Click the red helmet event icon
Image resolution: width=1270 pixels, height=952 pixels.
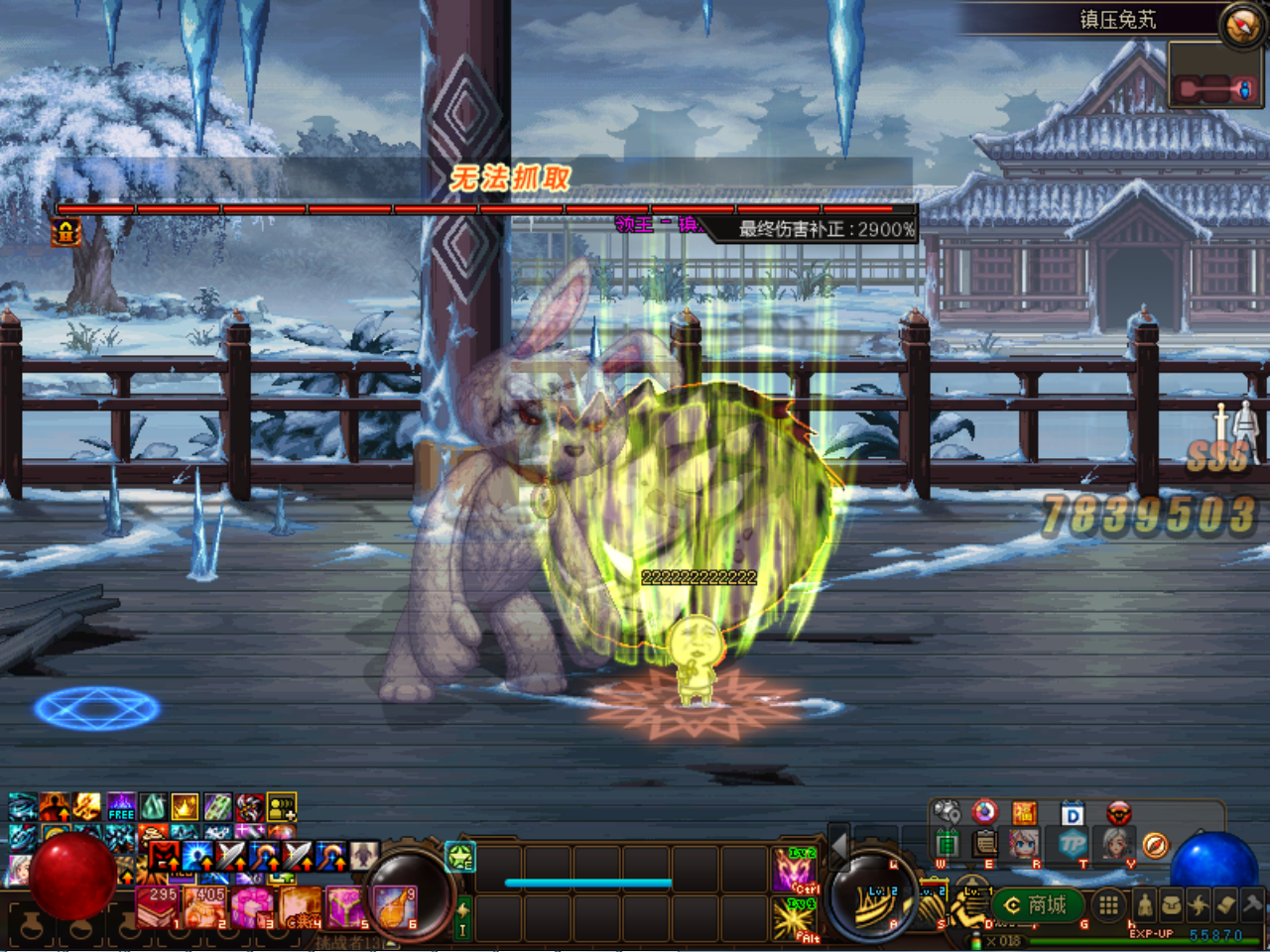(x=1119, y=812)
